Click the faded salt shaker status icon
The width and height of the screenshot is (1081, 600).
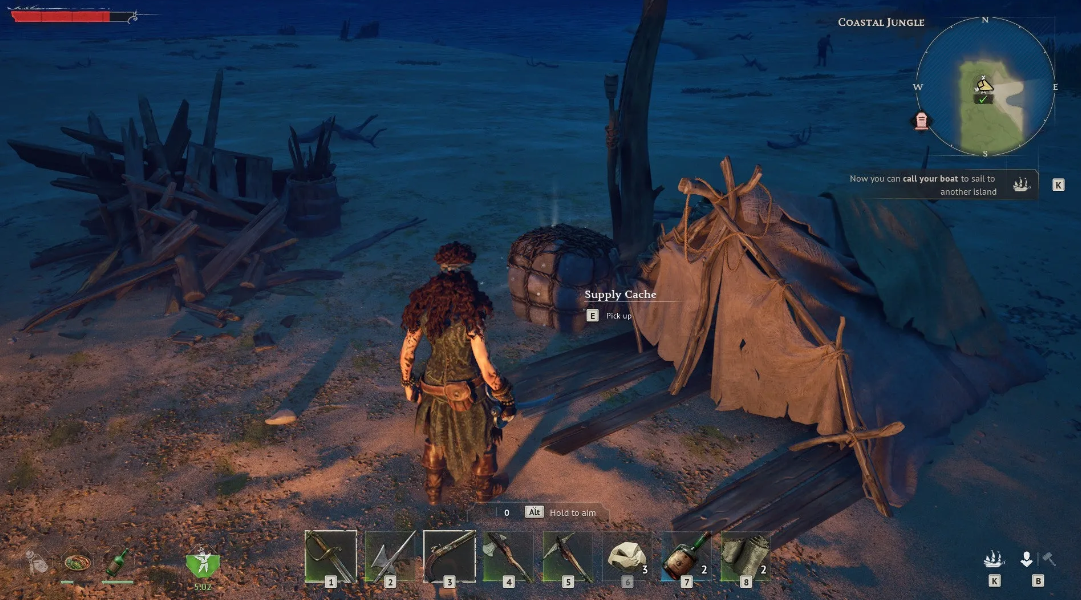point(37,562)
